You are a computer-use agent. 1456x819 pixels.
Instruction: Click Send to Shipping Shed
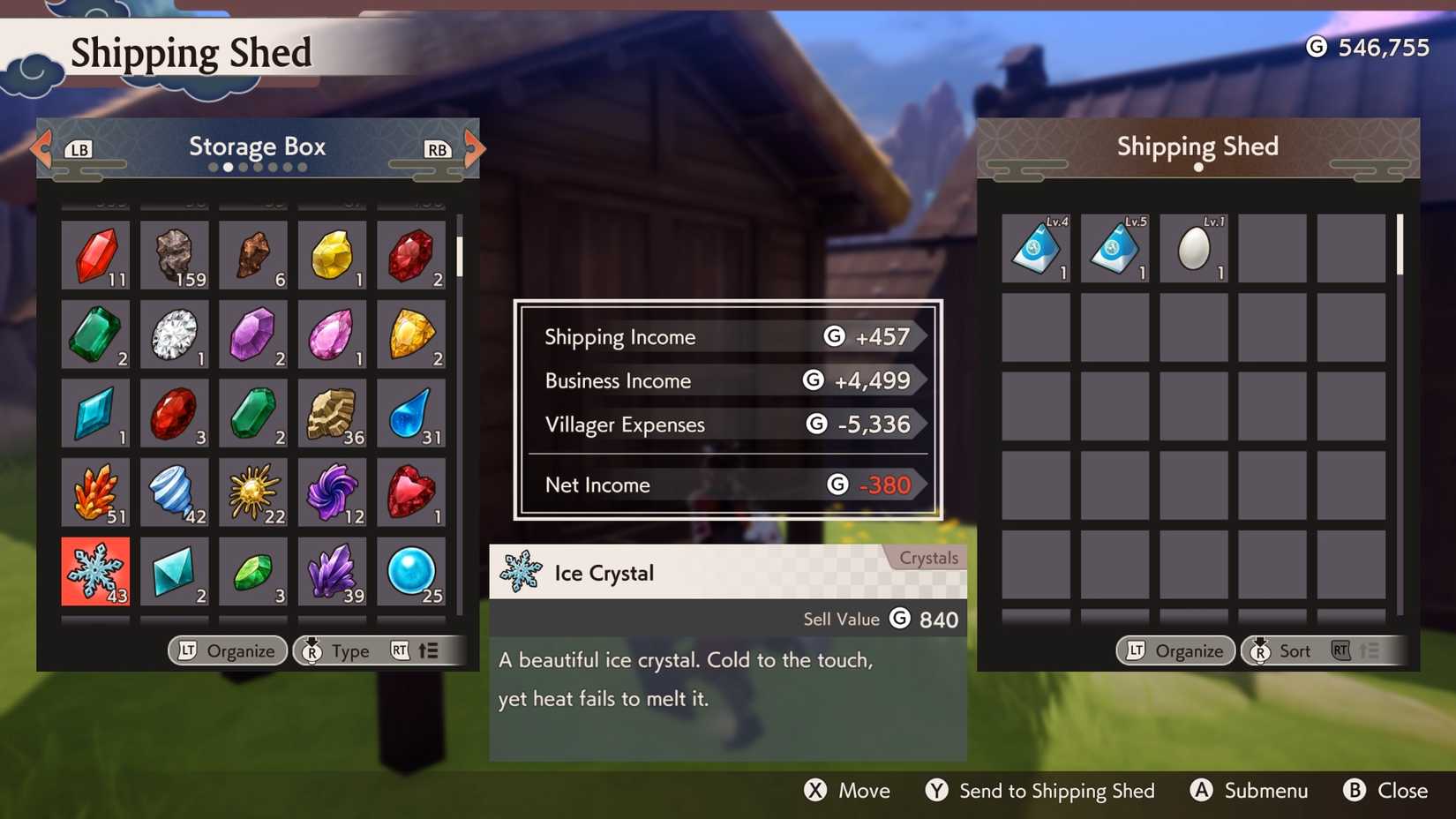(x=1057, y=791)
